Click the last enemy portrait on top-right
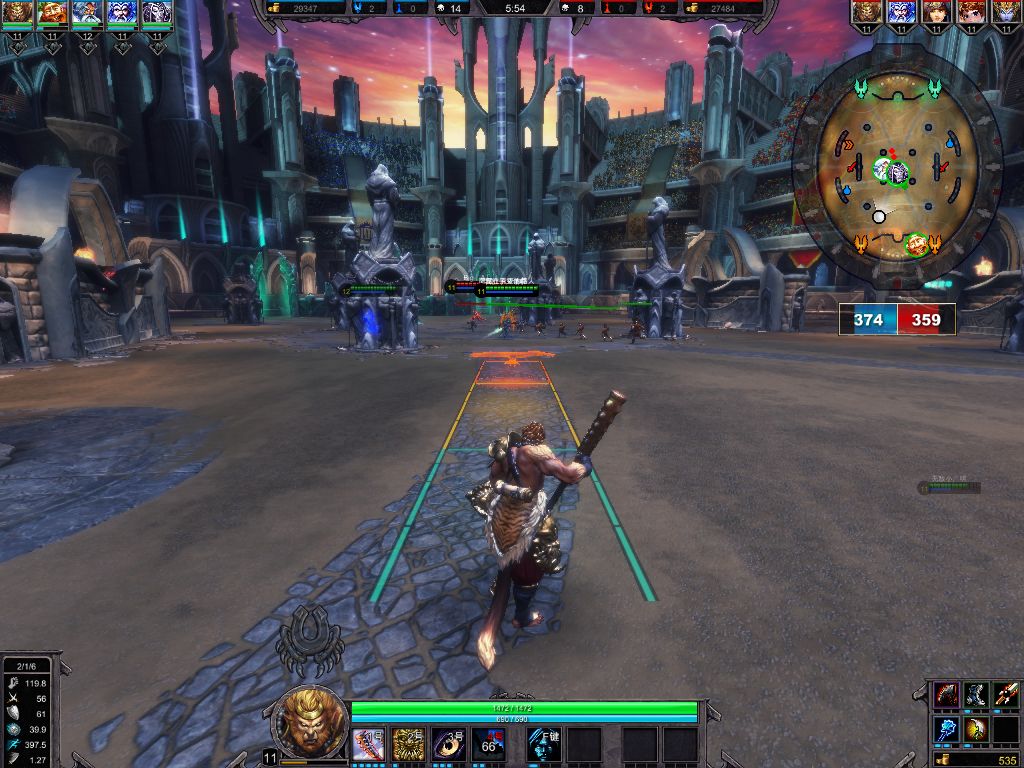 1005,13
